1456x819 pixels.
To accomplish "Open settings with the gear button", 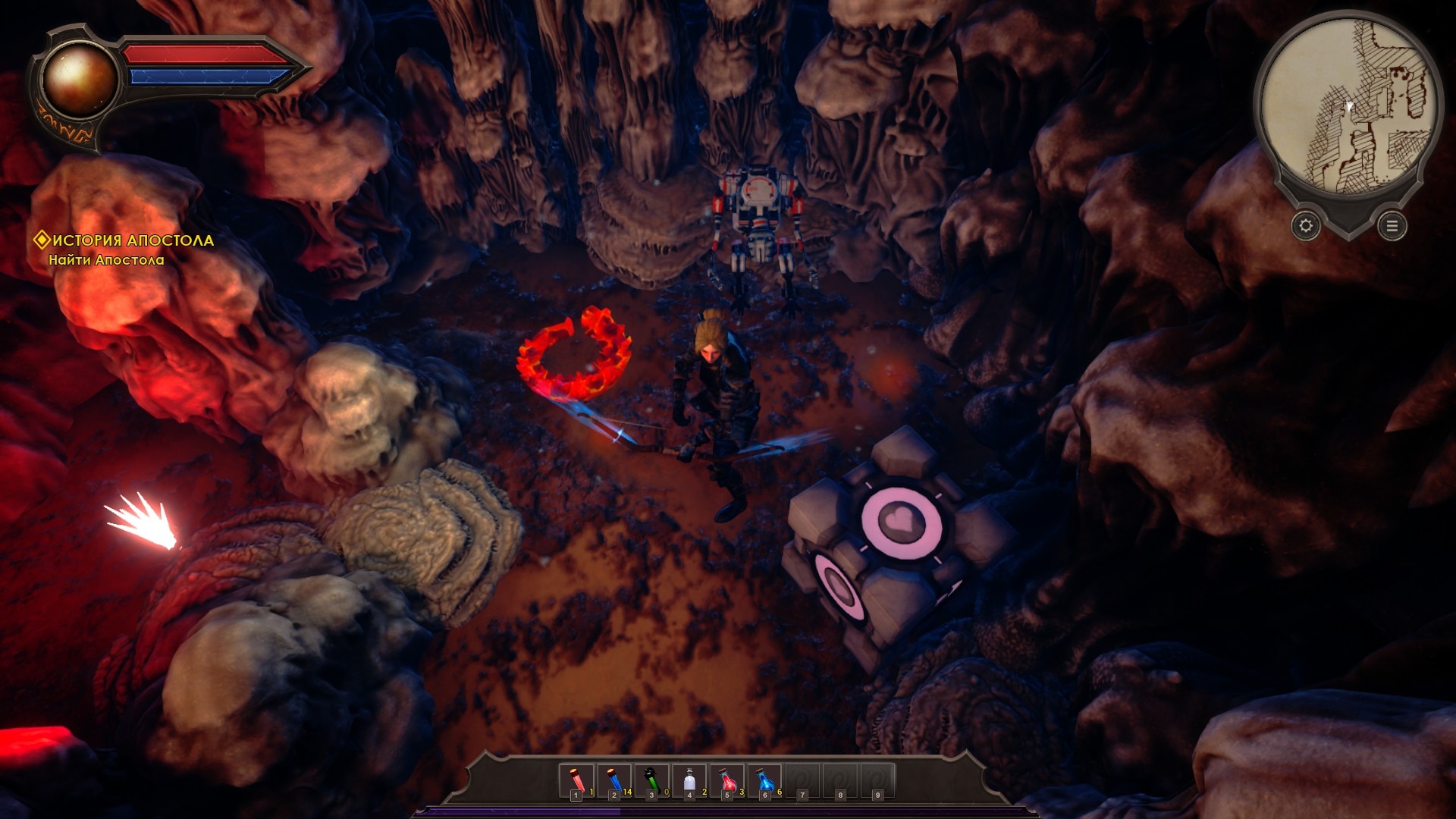I will click(1306, 226).
